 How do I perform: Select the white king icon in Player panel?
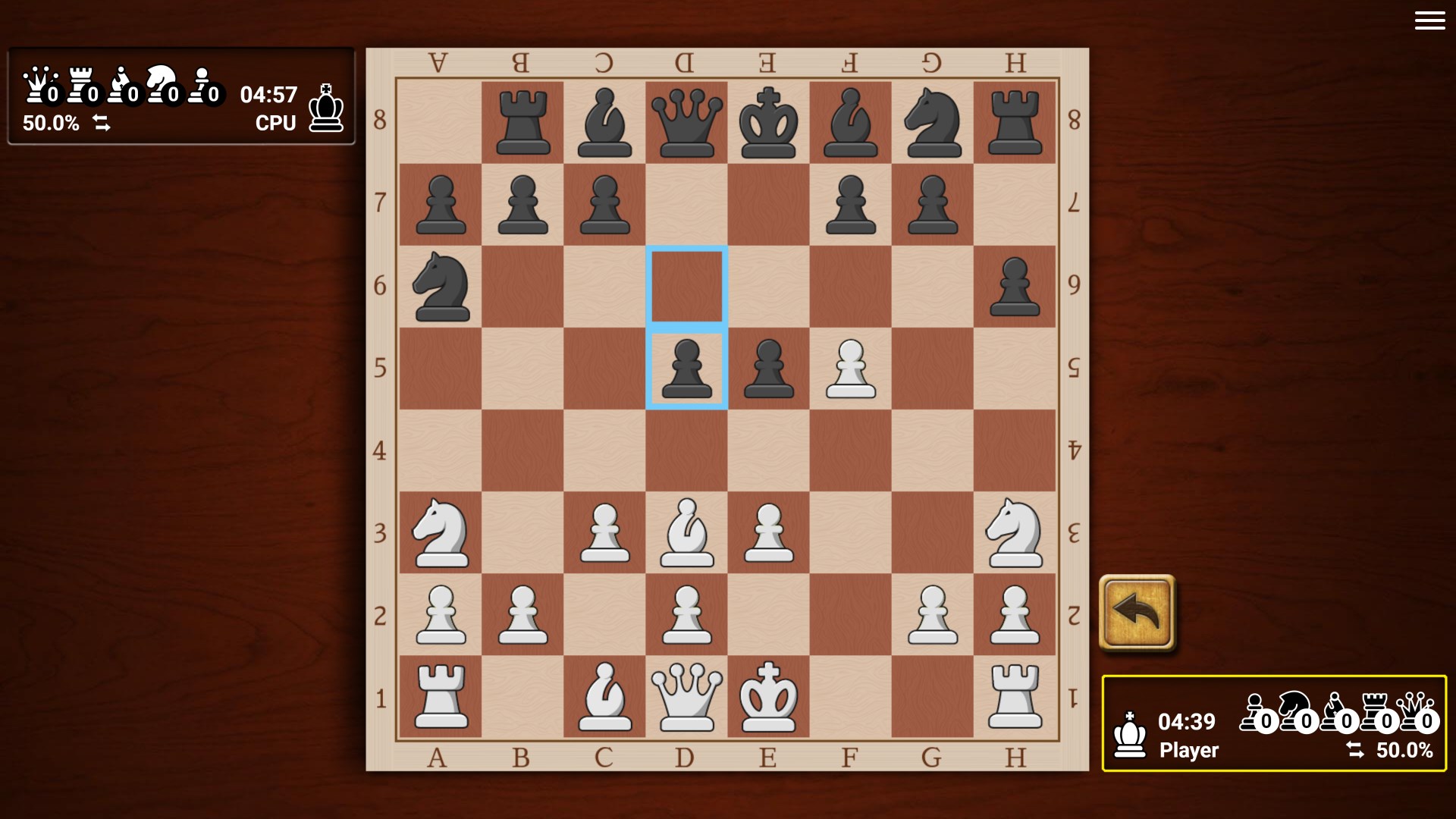[1129, 733]
